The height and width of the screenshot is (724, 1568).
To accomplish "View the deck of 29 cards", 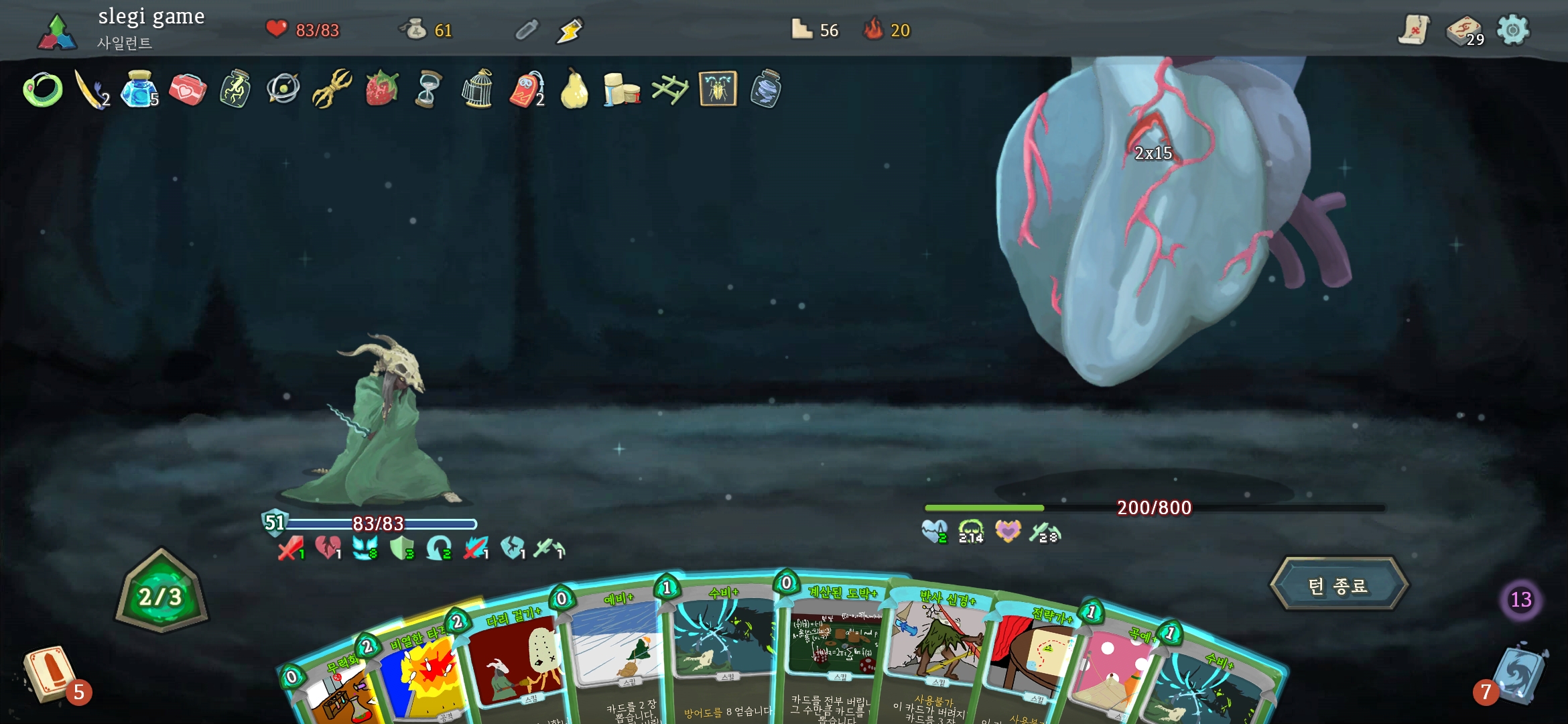I will pyautogui.click(x=1464, y=31).
